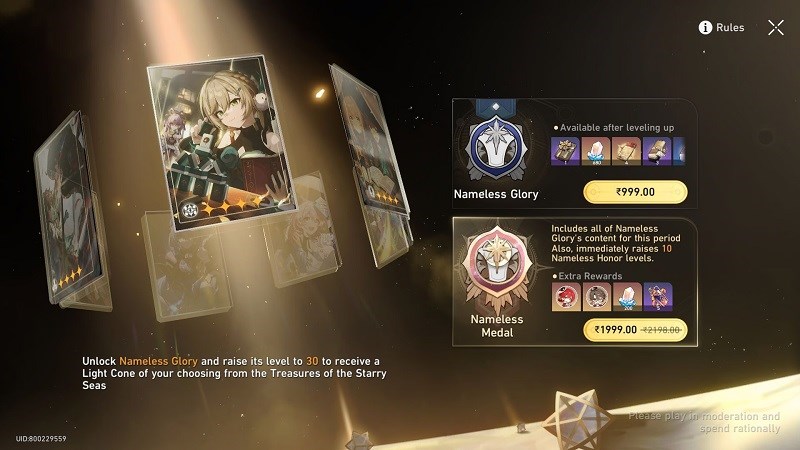Inspect the grey-haired character avatar extra reward
Image resolution: width=800 pixels, height=450 pixels.
597,296
